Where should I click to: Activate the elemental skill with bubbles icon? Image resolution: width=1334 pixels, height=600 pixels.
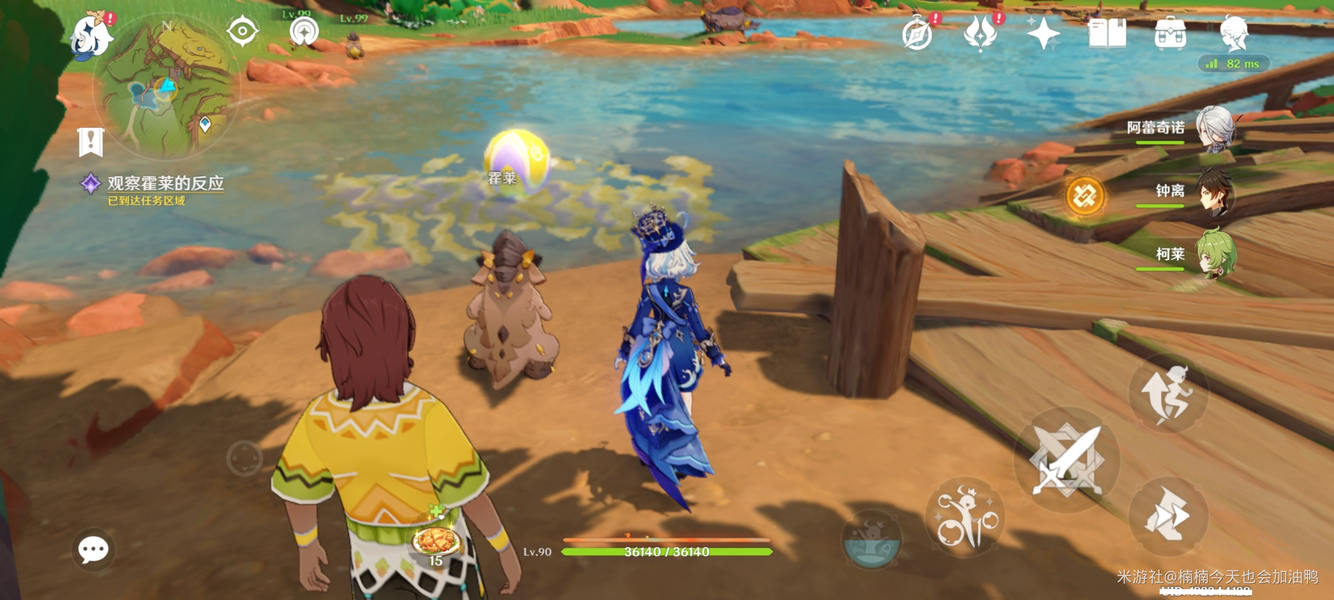(964, 517)
